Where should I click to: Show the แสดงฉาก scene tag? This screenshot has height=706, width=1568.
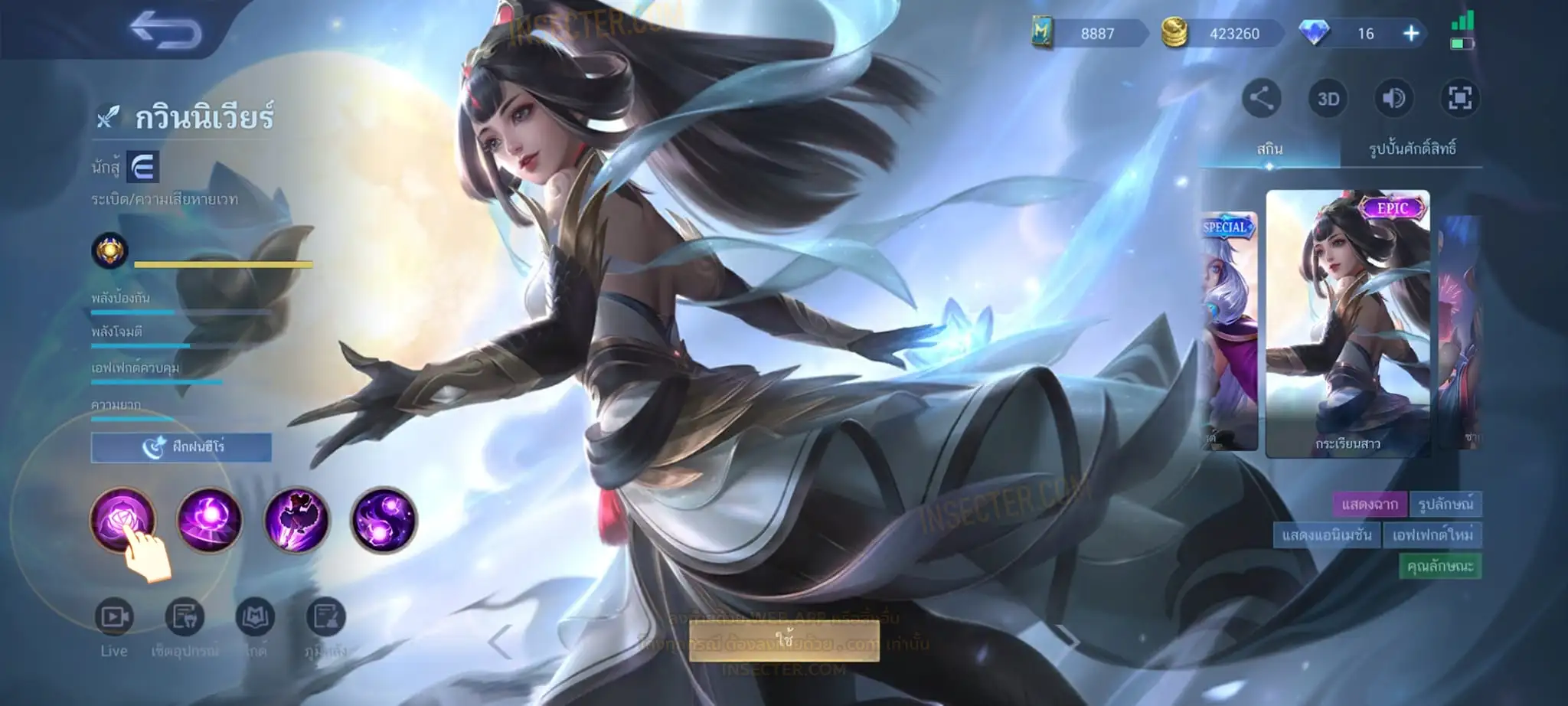point(1369,504)
